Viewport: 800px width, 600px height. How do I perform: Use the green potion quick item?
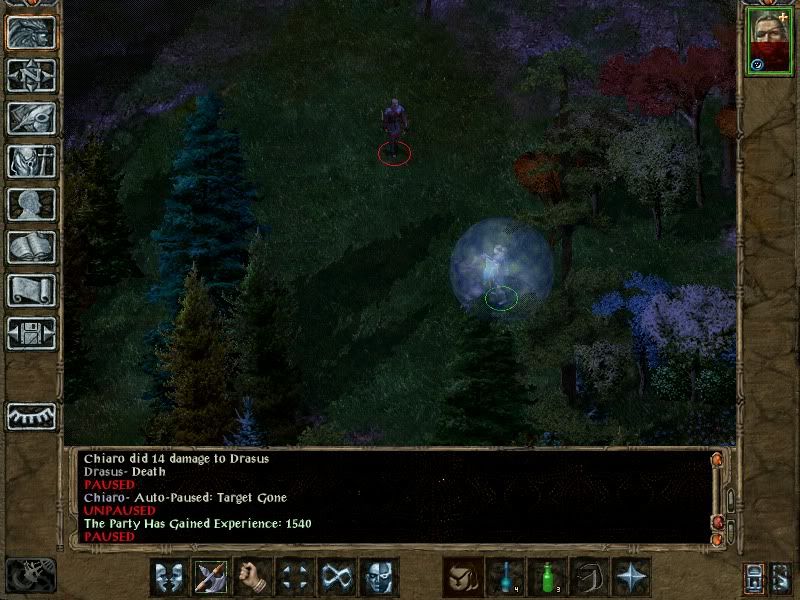pyautogui.click(x=547, y=577)
